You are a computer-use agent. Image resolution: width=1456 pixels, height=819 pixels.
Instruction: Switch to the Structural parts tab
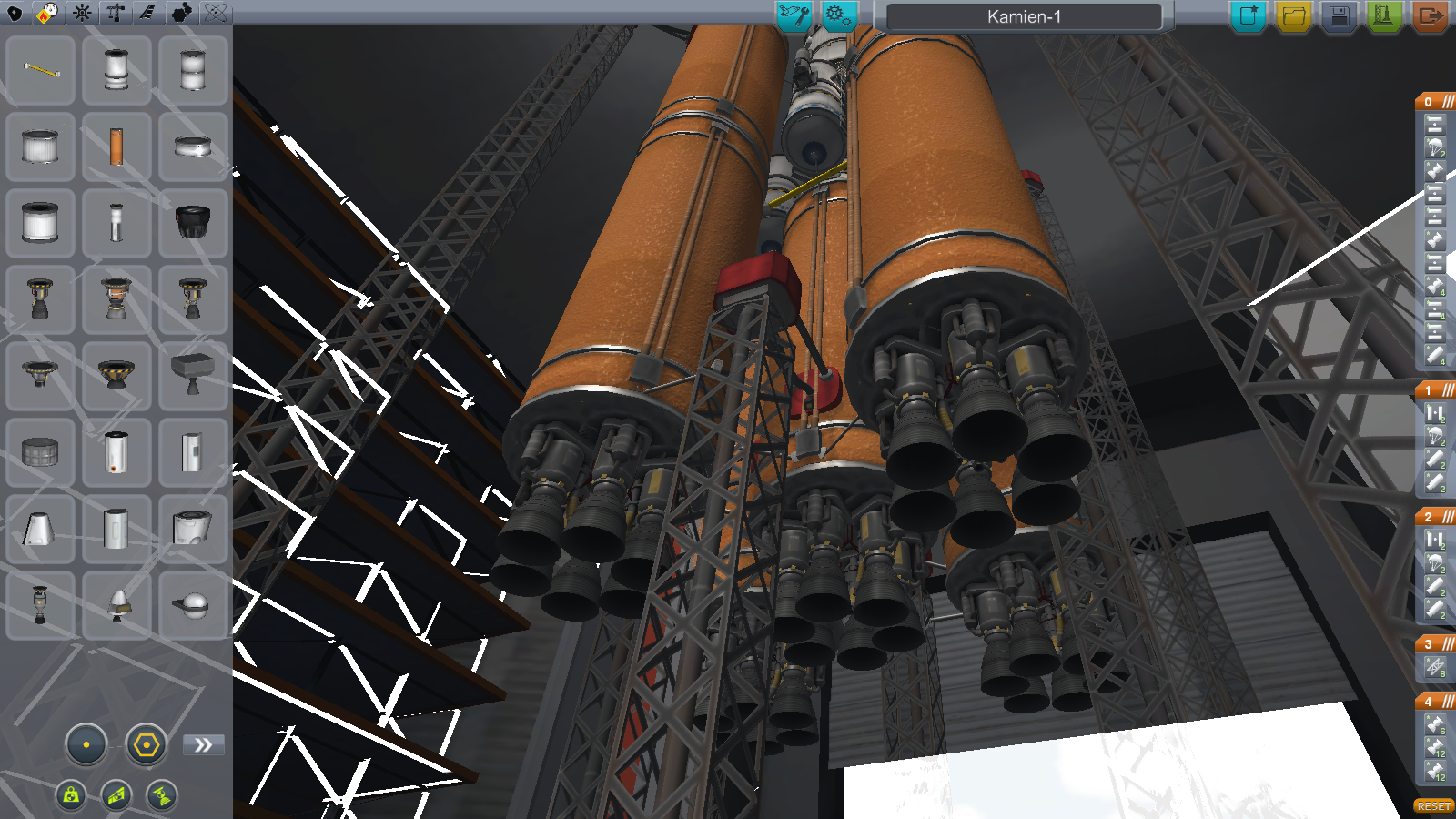[x=115, y=13]
